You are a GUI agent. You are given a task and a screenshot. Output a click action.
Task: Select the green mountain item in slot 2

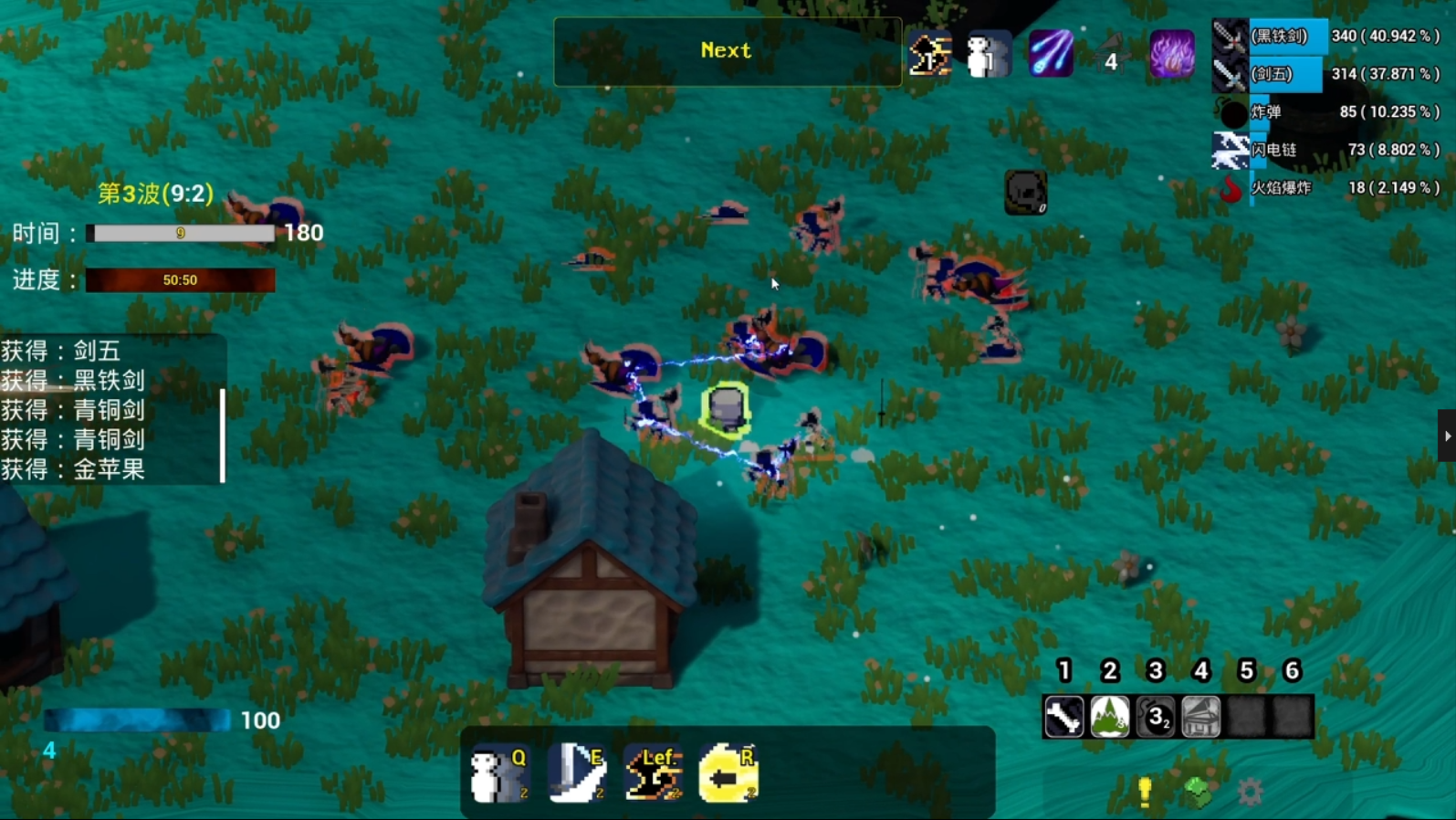1110,717
